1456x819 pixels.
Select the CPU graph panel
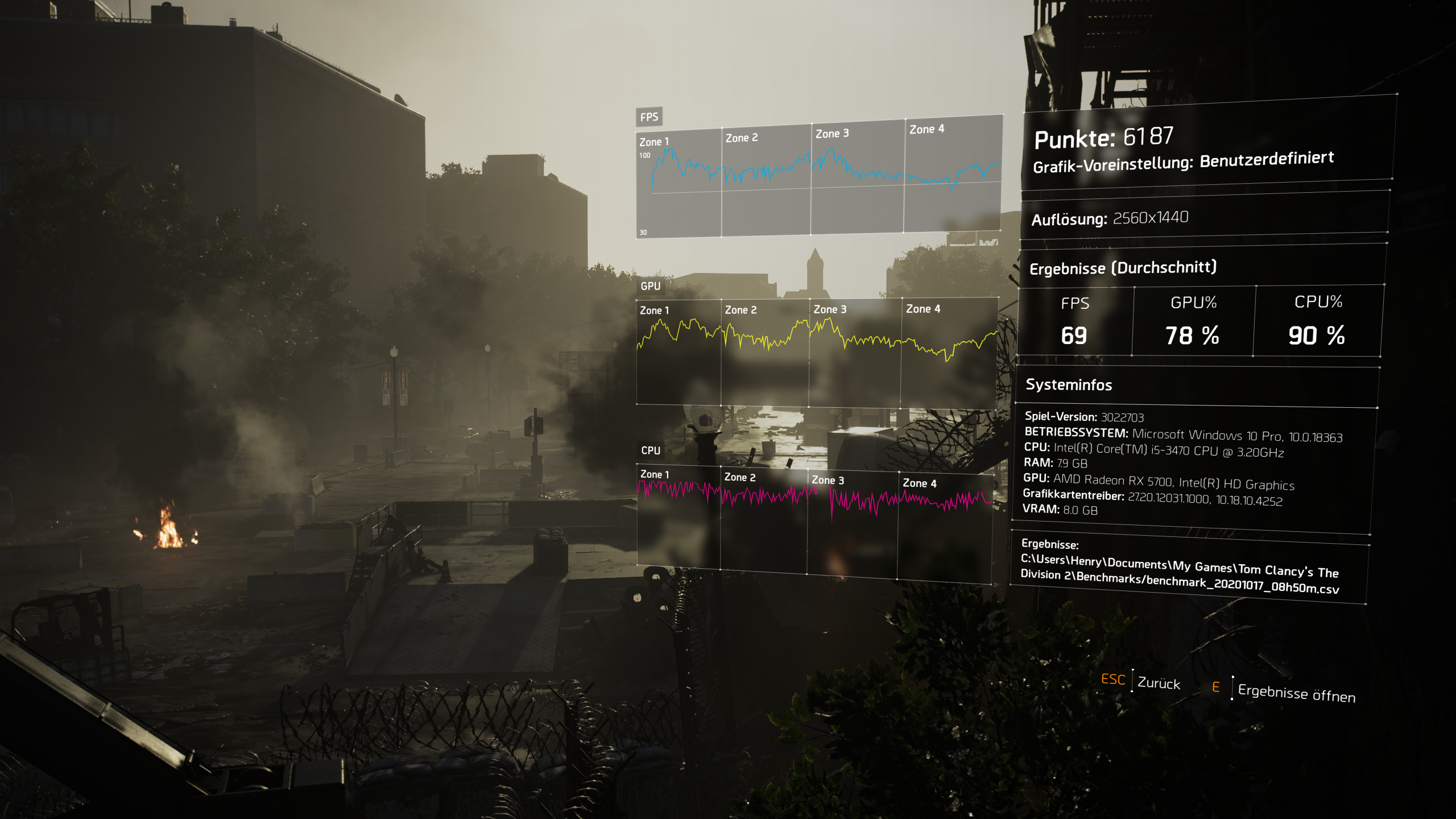650,451
